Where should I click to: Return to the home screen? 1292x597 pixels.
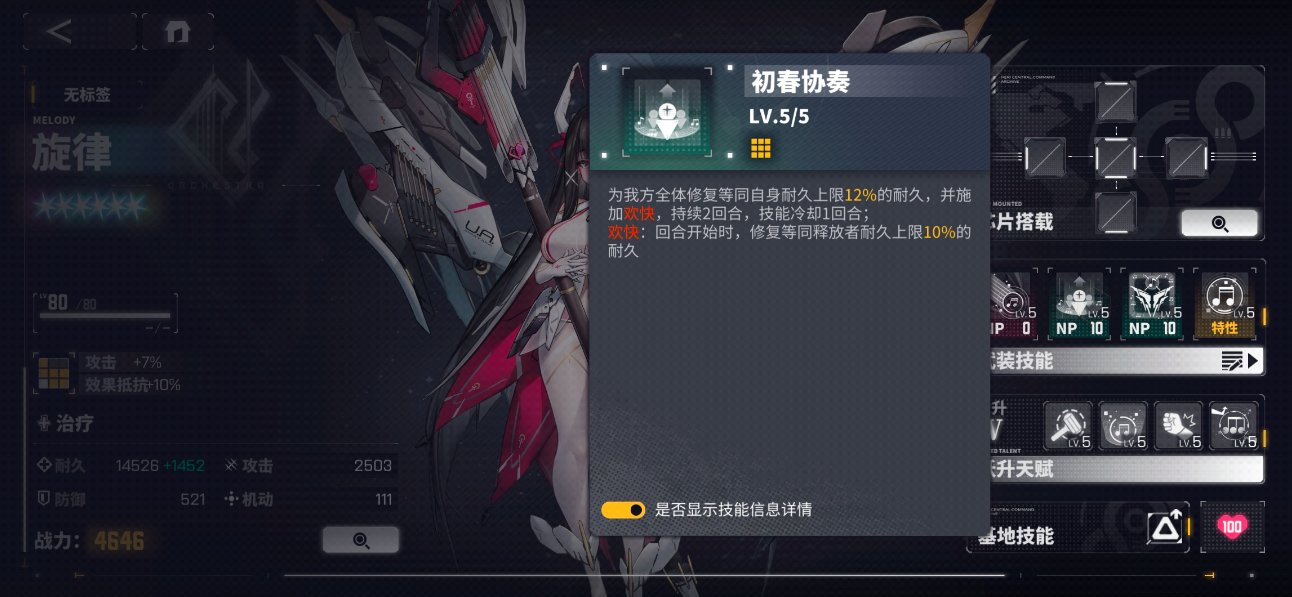(177, 31)
